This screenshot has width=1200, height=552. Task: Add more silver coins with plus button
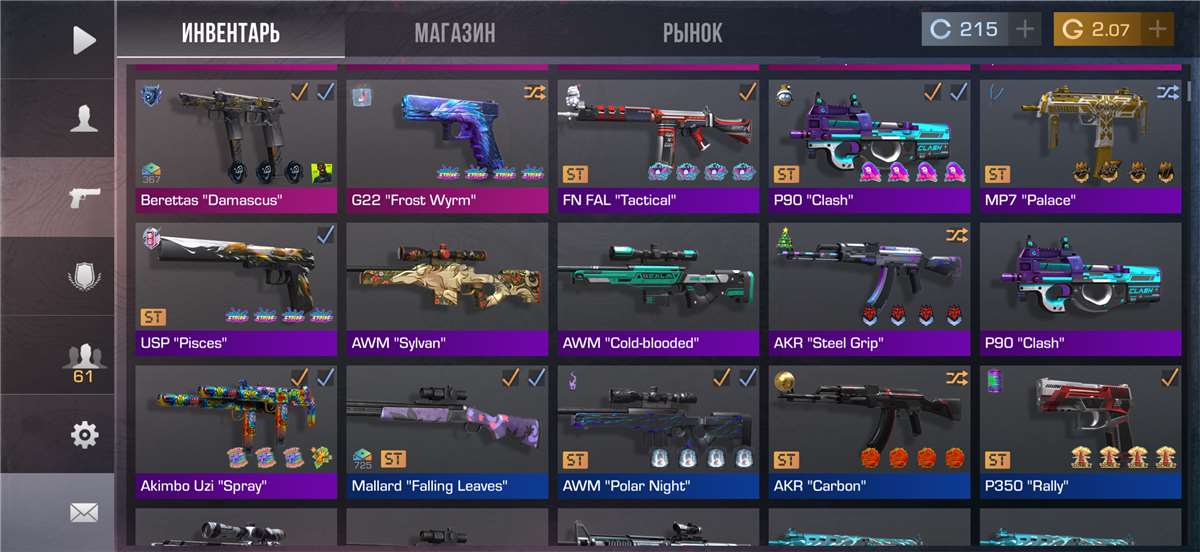click(1025, 29)
